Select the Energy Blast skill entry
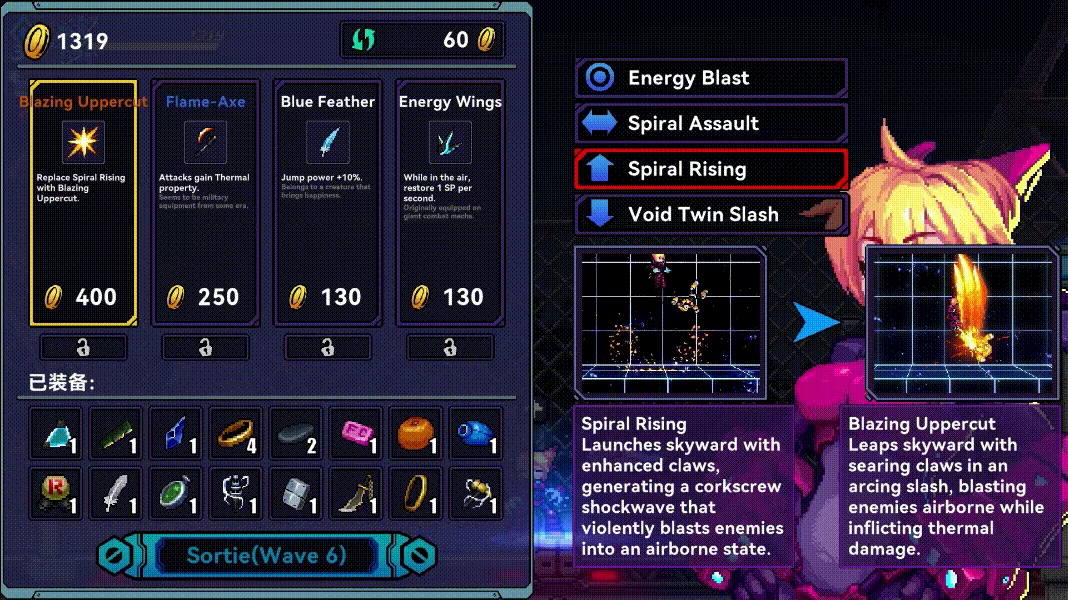 711,78
